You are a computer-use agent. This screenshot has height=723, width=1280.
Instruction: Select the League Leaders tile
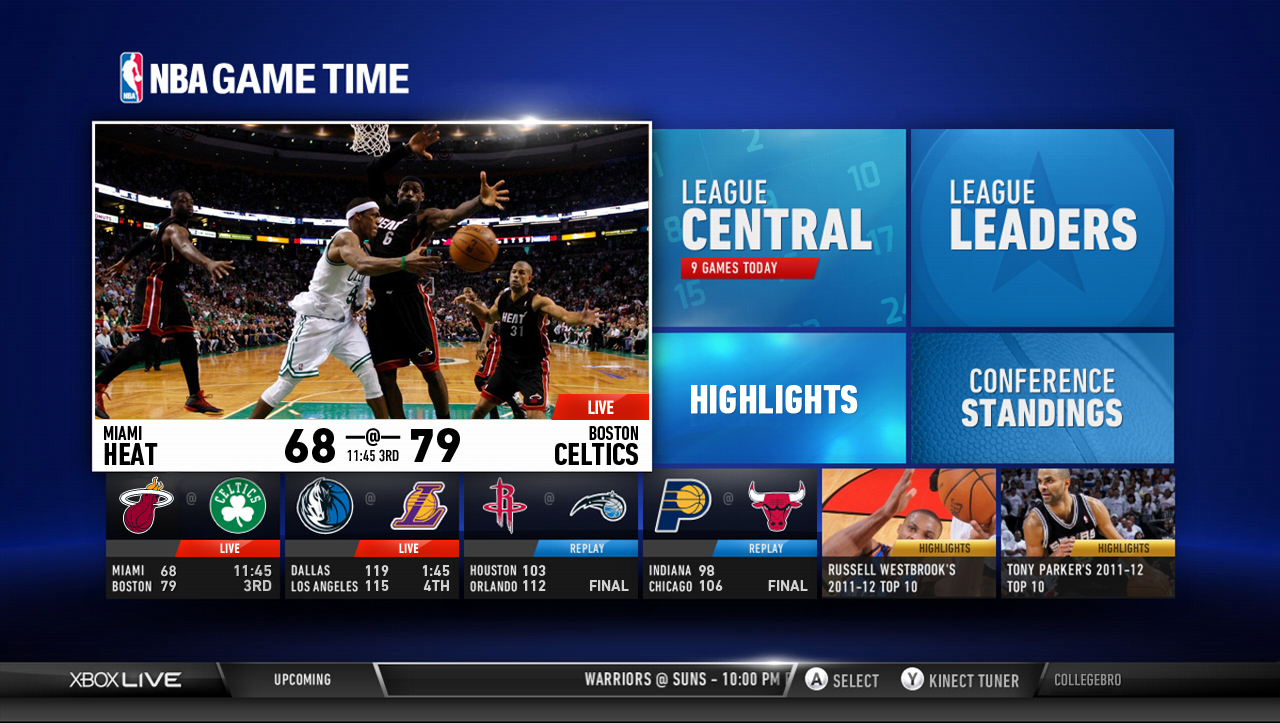pyautogui.click(x=1042, y=227)
